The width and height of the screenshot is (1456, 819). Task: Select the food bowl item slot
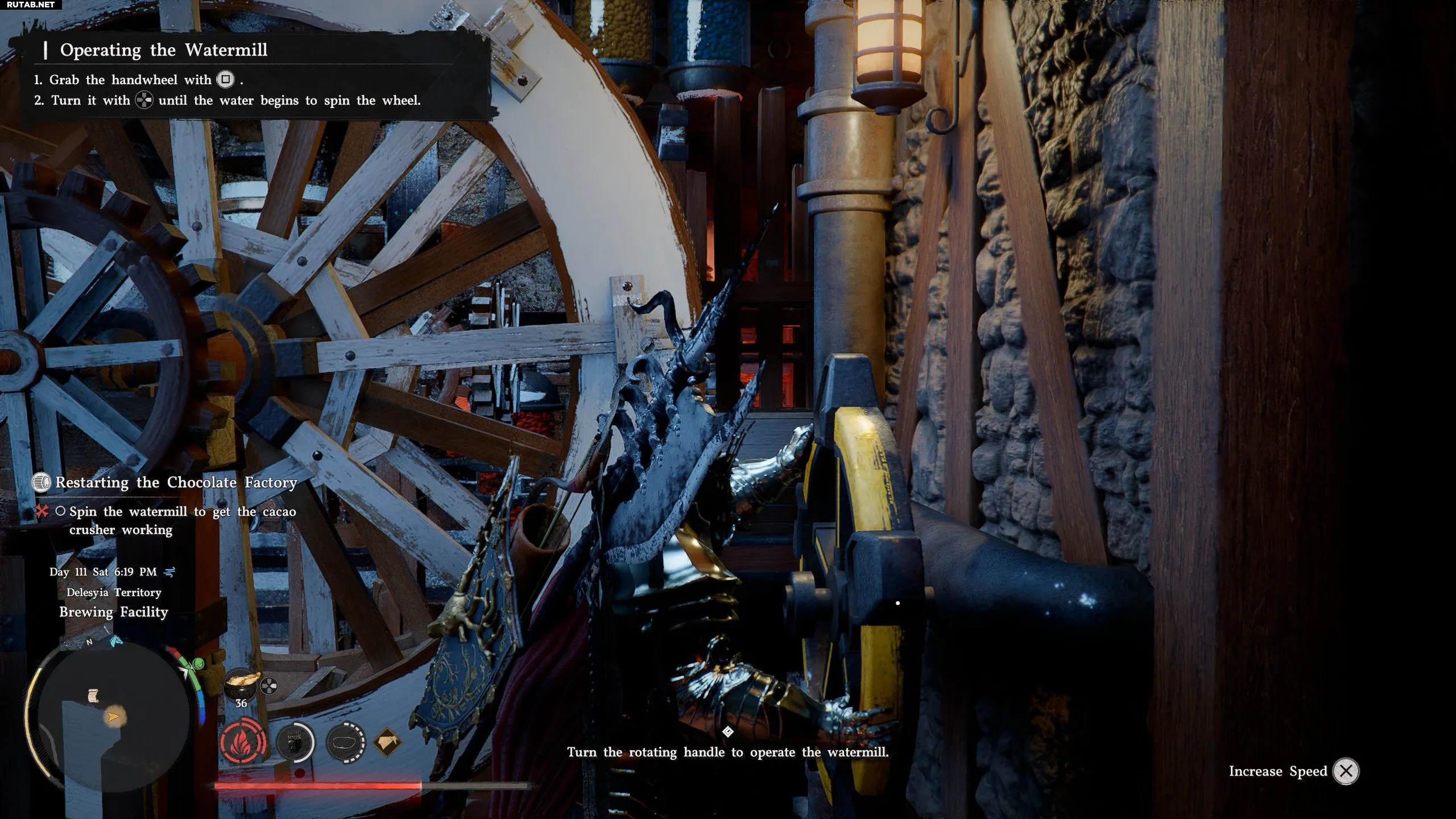pyautogui.click(x=241, y=683)
